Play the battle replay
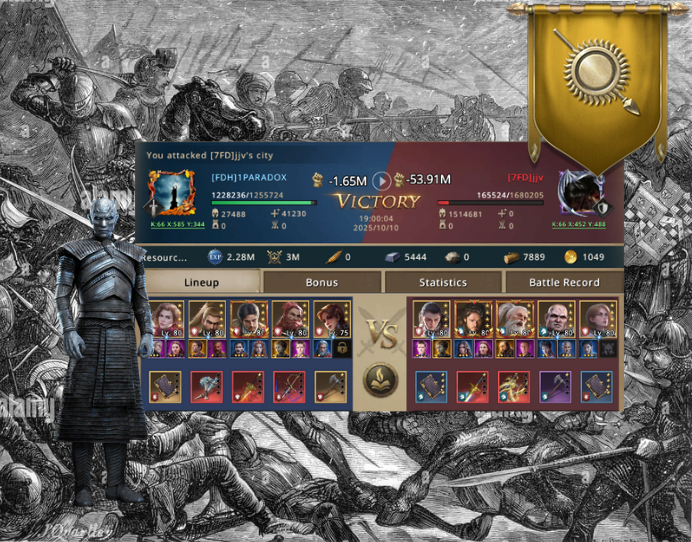The height and width of the screenshot is (542, 692). click(x=381, y=181)
